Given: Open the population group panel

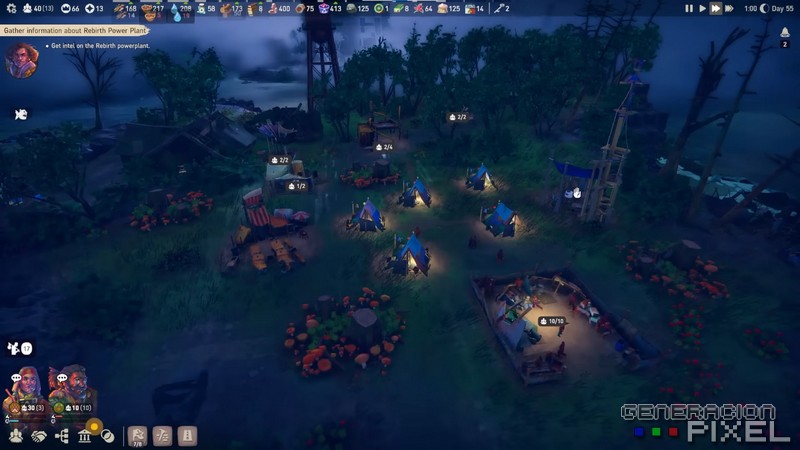Looking at the screenshot, I should click(x=15, y=436).
